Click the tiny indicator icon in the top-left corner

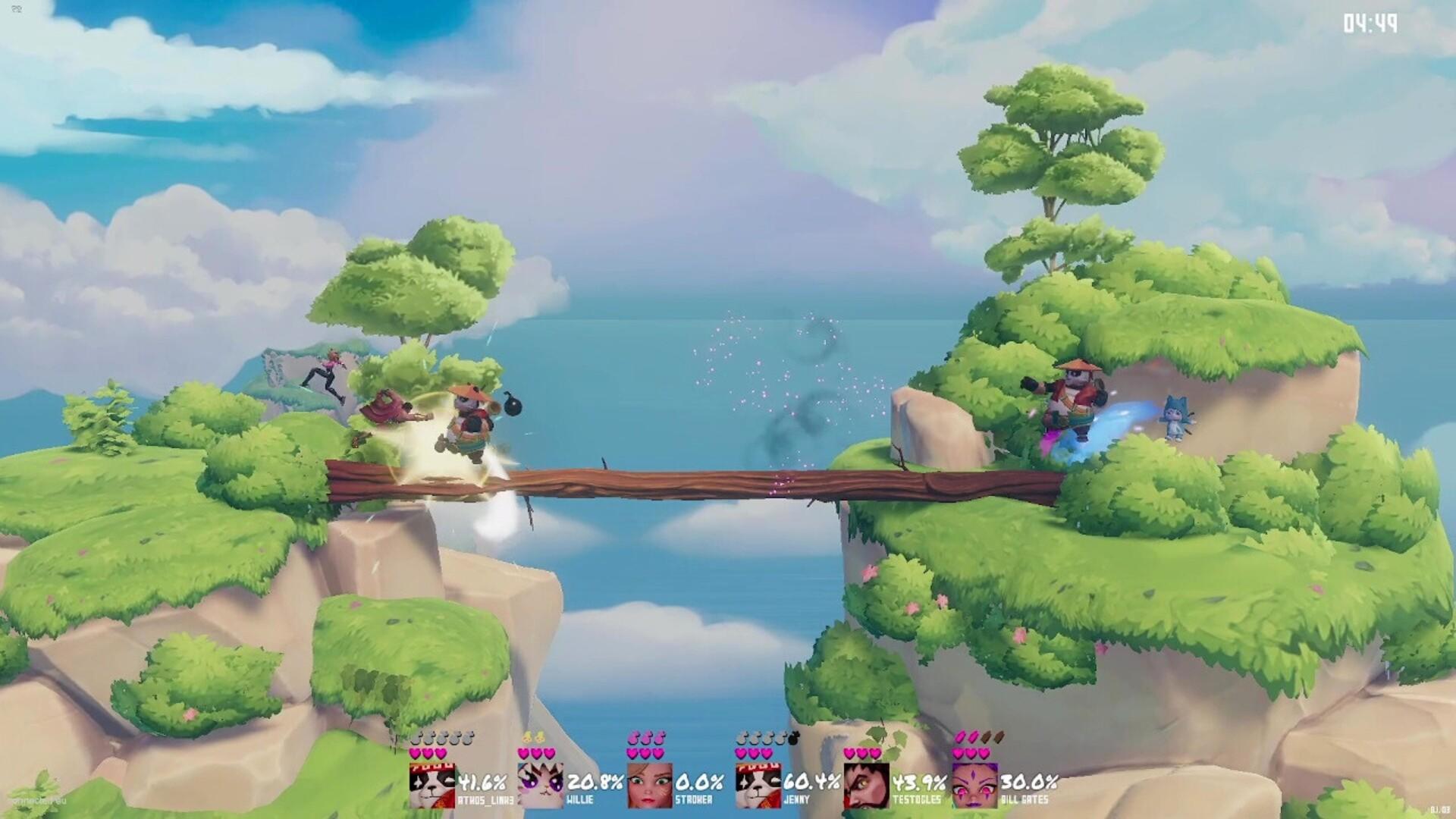(17, 8)
